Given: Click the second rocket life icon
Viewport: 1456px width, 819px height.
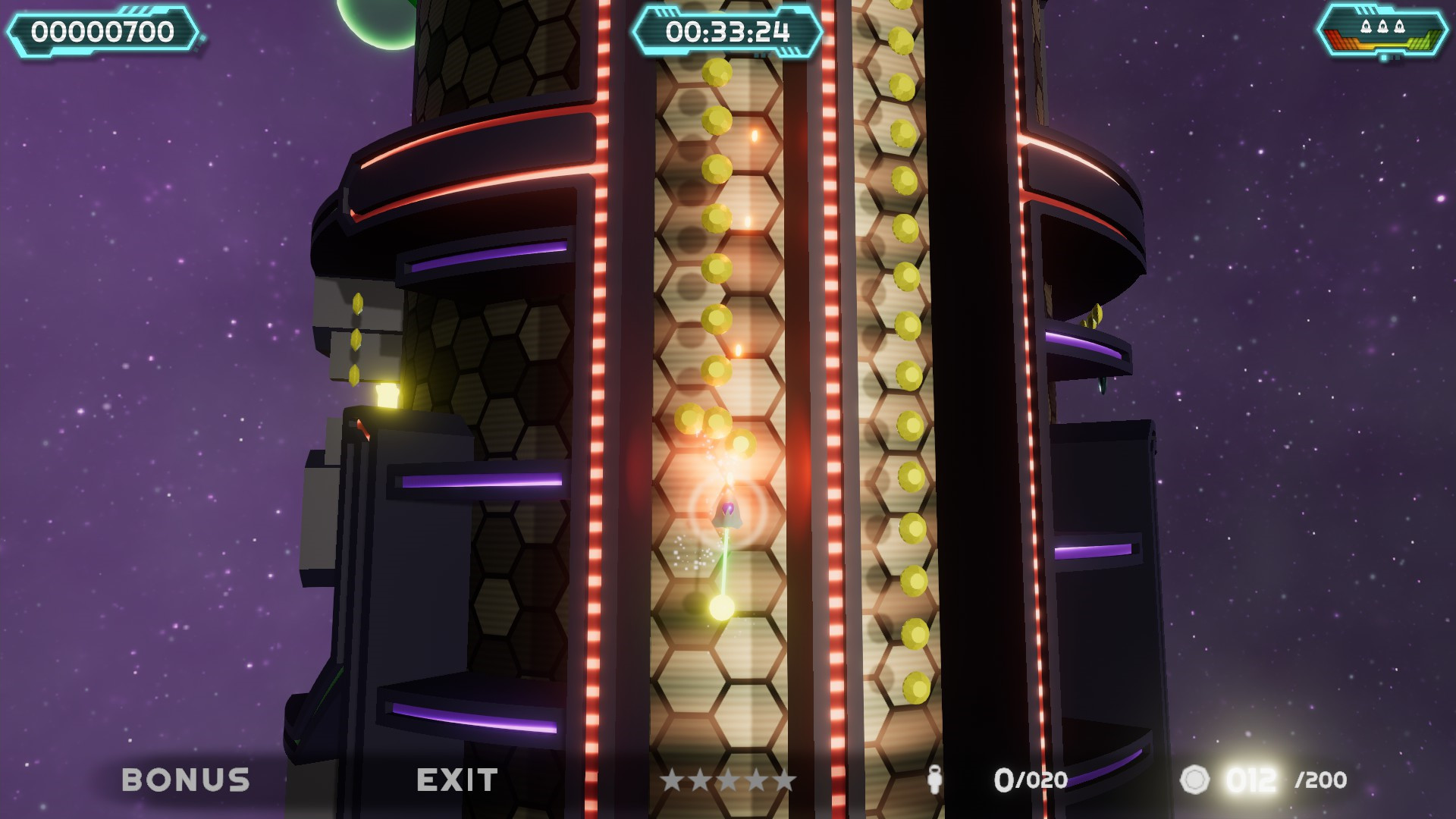Looking at the screenshot, I should 1382,25.
